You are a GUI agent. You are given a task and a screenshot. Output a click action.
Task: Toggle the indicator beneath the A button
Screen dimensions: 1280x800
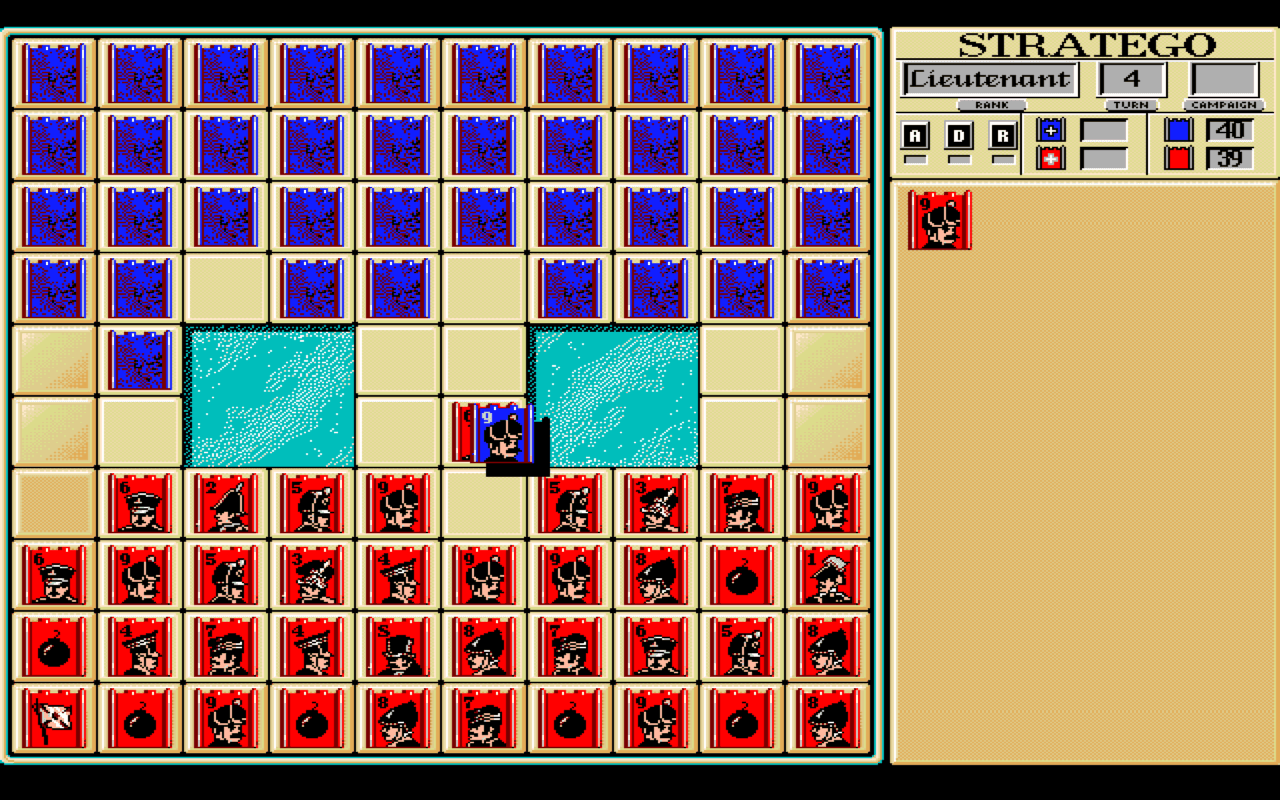(914, 157)
